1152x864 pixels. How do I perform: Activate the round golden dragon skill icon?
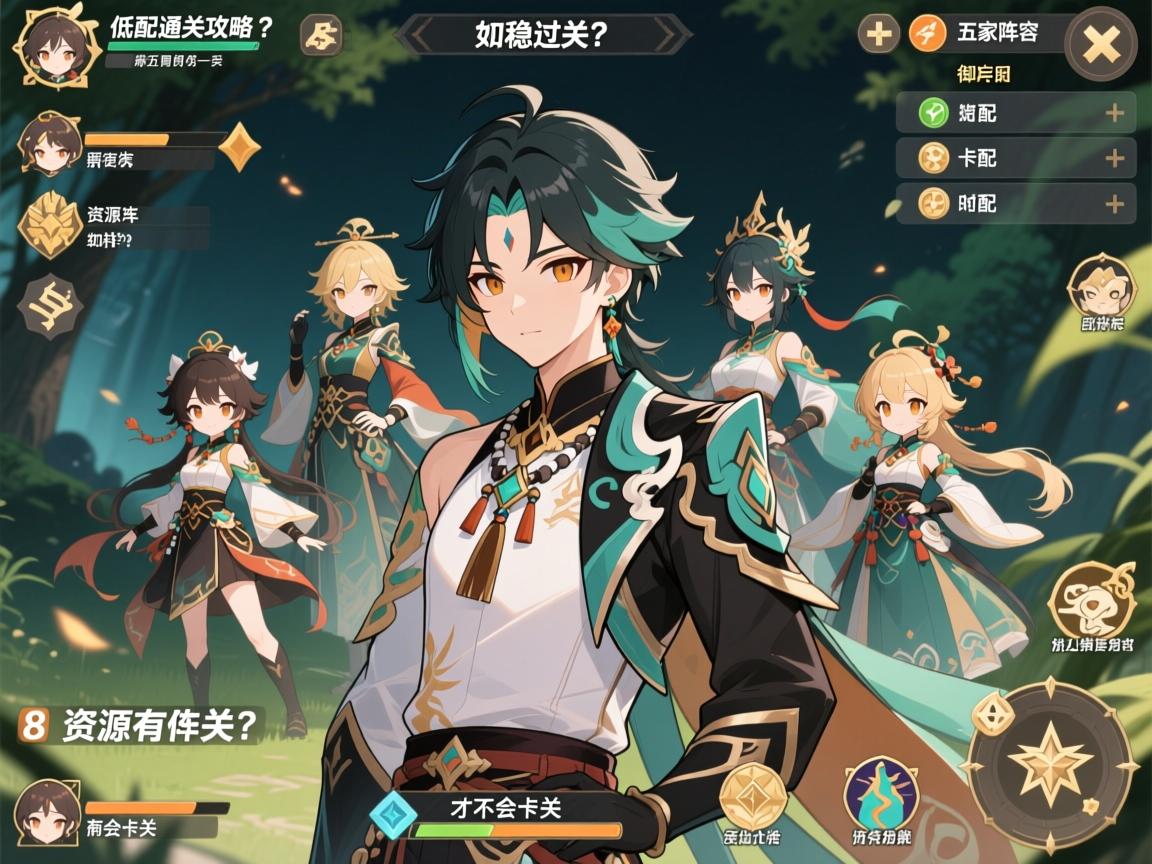click(1091, 602)
